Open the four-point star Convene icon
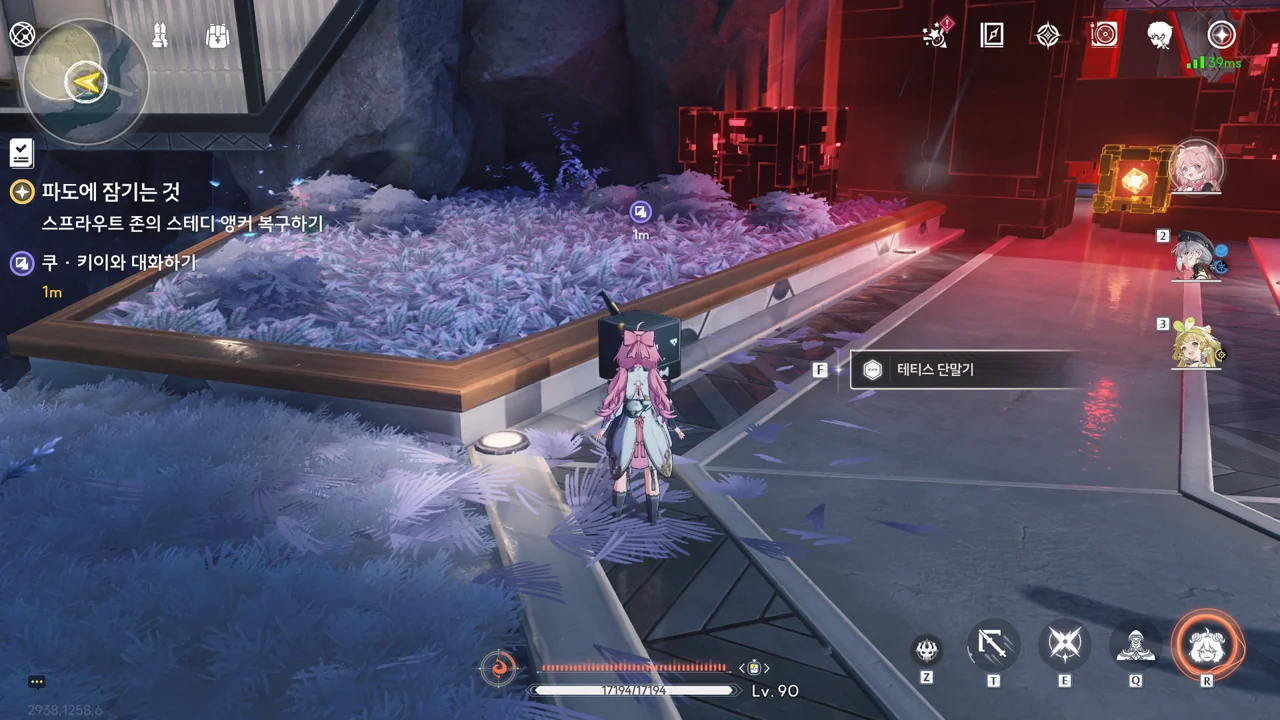1280x720 pixels. coord(1047,36)
